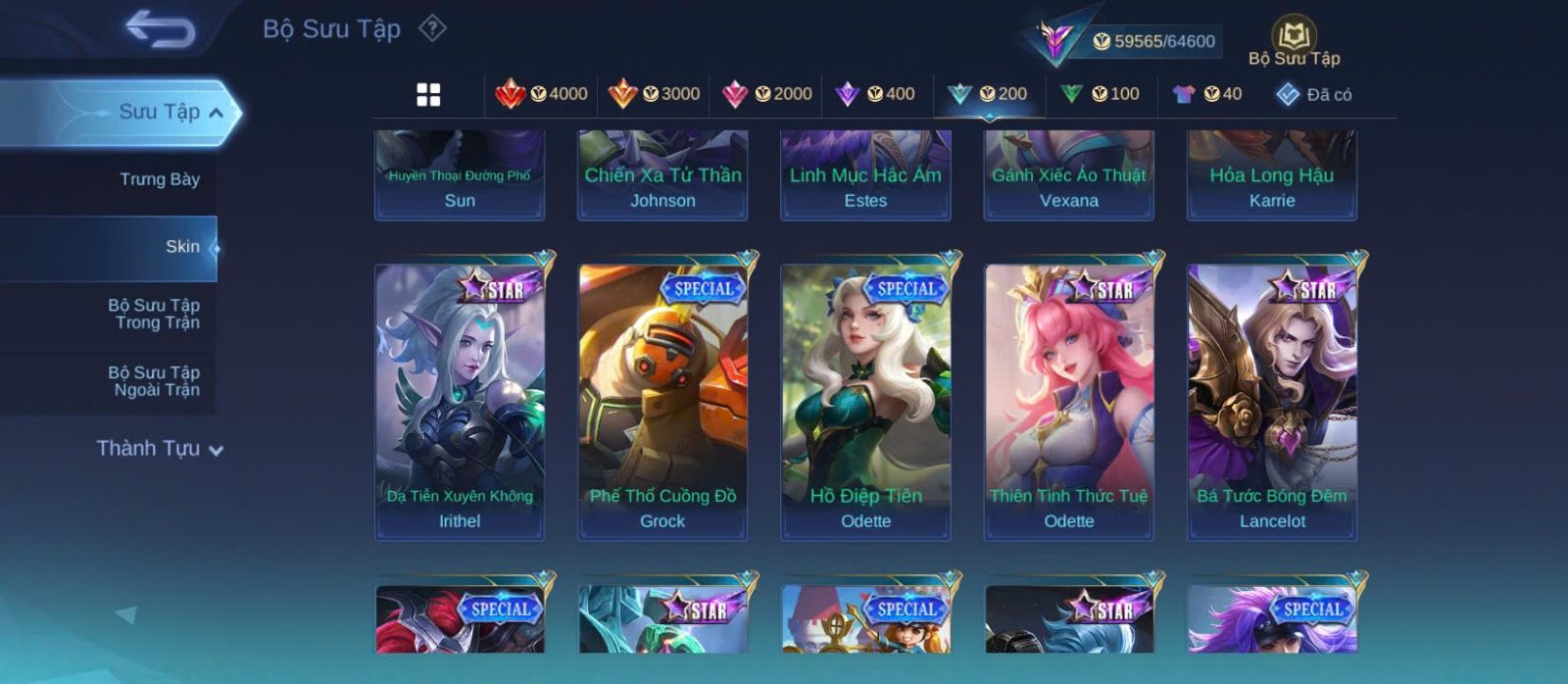This screenshot has height=684, width=1568.
Task: Toggle the Đã có owned filter
Action: click(1314, 94)
